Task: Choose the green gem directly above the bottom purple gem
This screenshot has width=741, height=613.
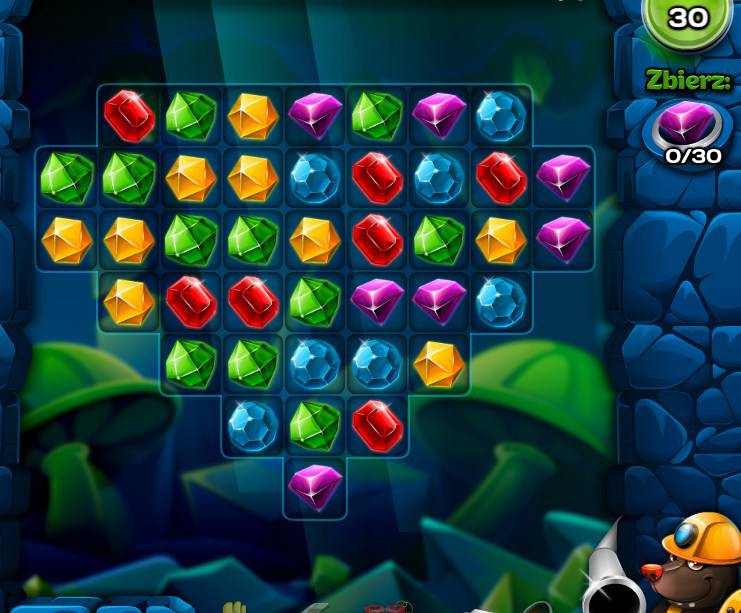Action: (x=314, y=425)
